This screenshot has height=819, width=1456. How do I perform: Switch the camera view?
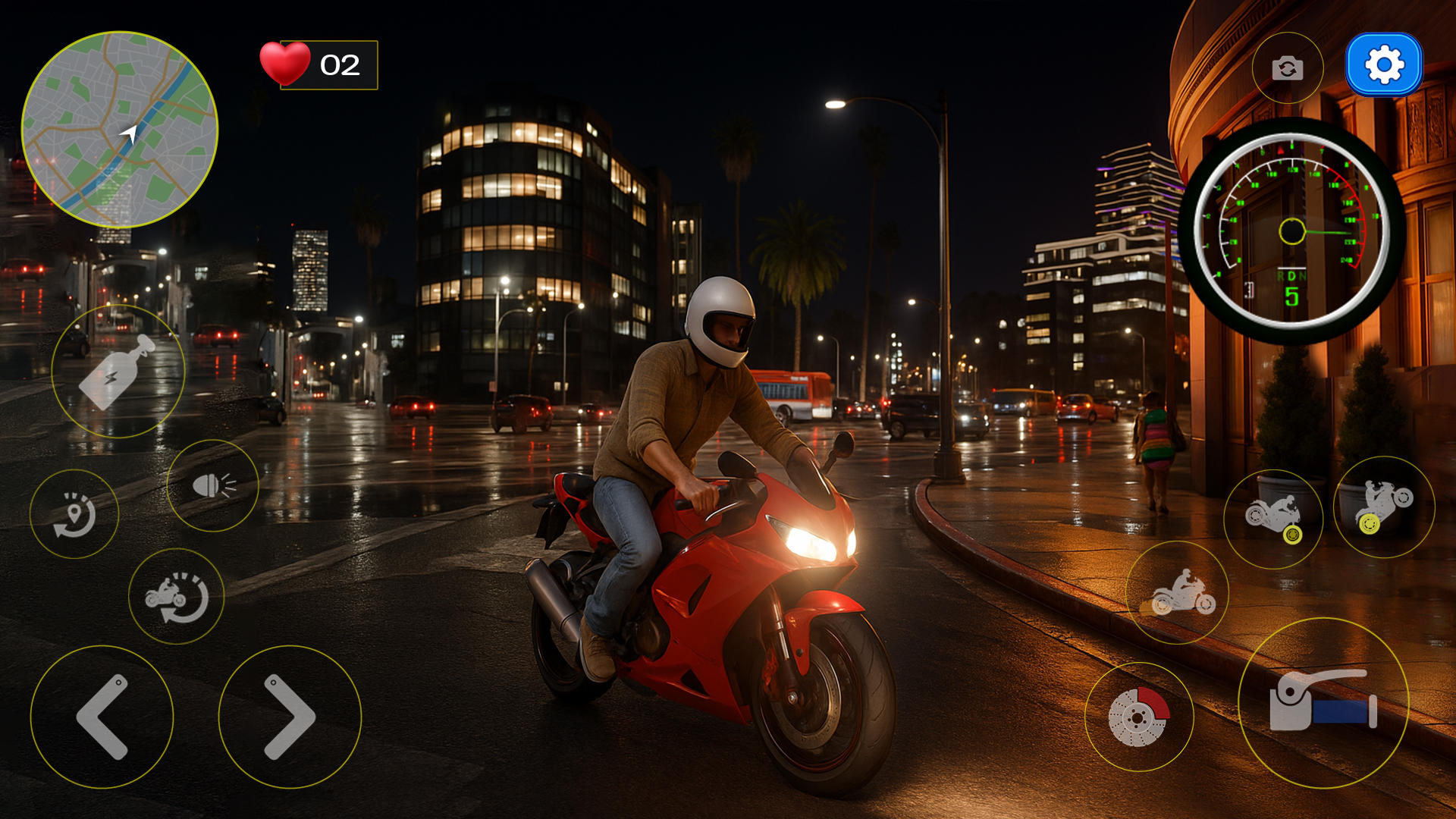[1287, 68]
